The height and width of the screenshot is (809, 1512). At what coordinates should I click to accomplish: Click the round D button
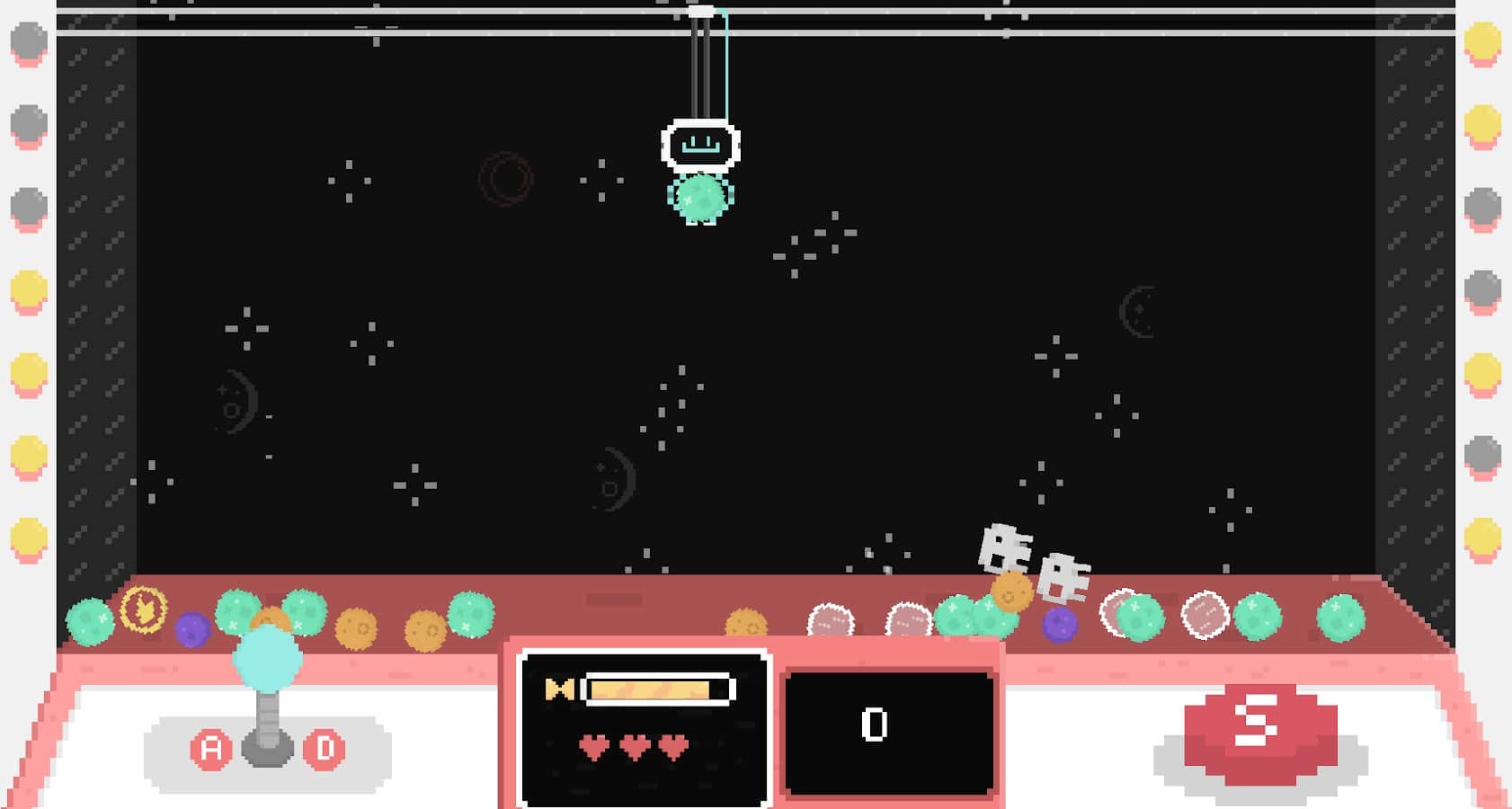click(325, 748)
